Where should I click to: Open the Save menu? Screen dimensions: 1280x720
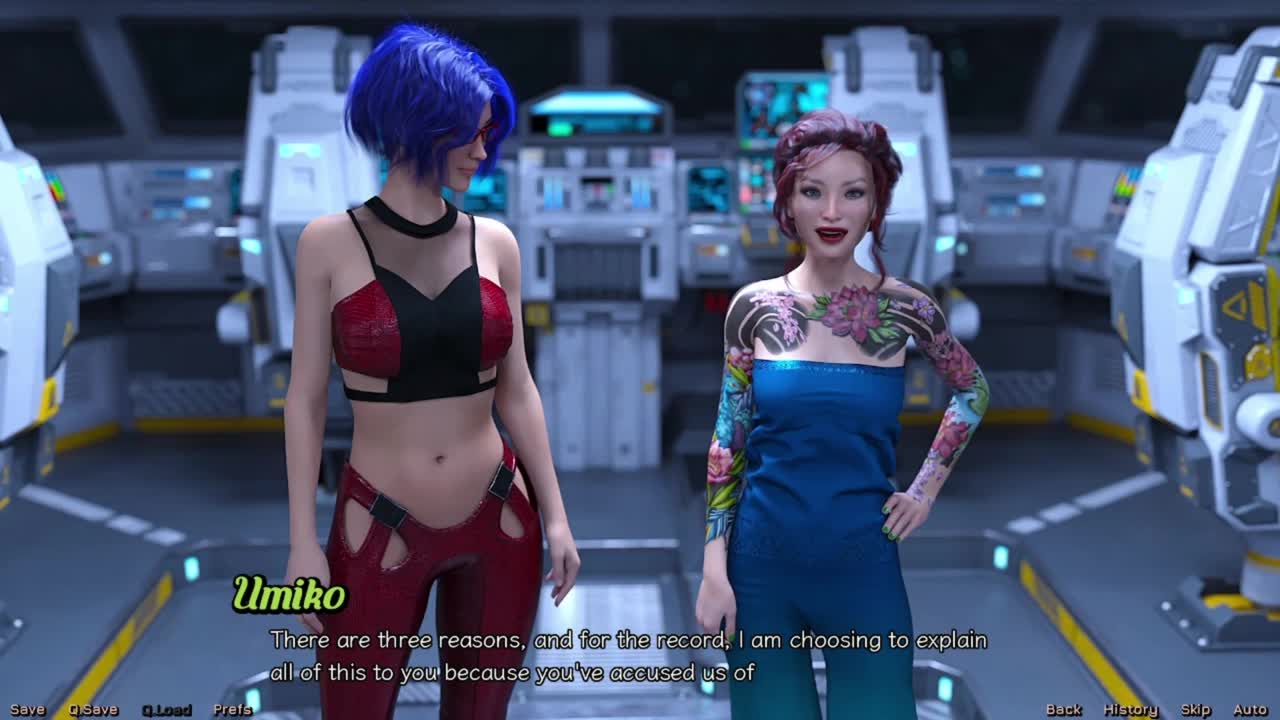click(x=28, y=710)
